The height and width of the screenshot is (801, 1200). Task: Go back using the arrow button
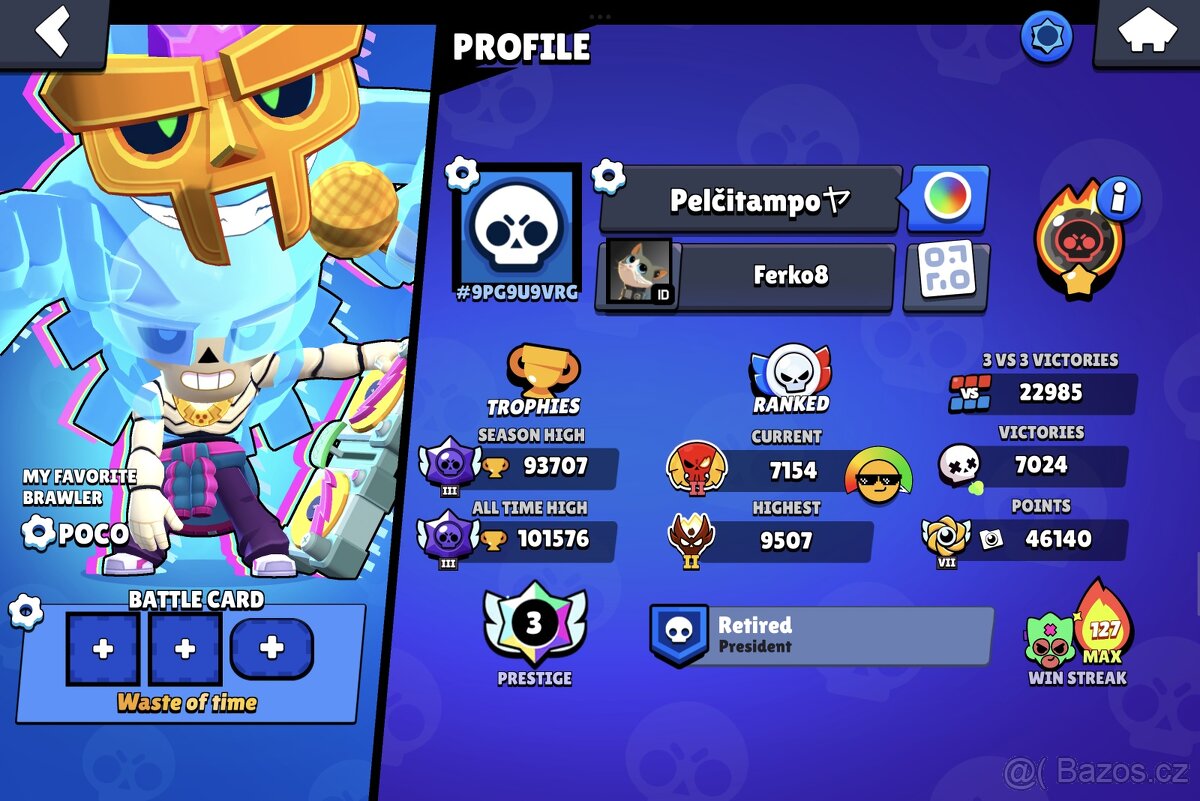point(52,31)
